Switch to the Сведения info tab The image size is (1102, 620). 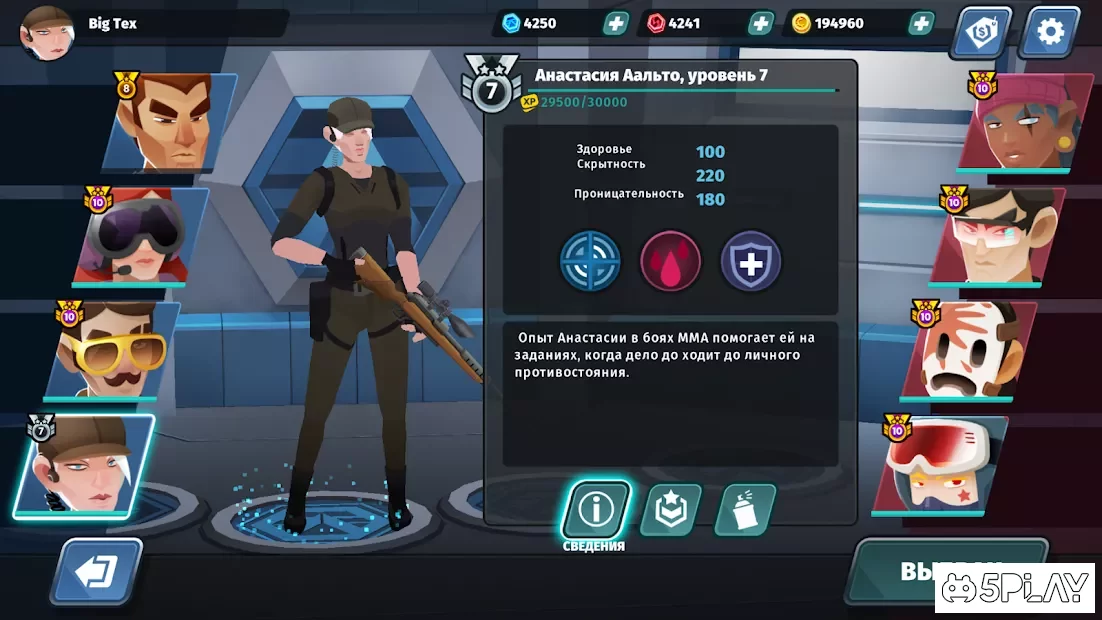(x=596, y=510)
